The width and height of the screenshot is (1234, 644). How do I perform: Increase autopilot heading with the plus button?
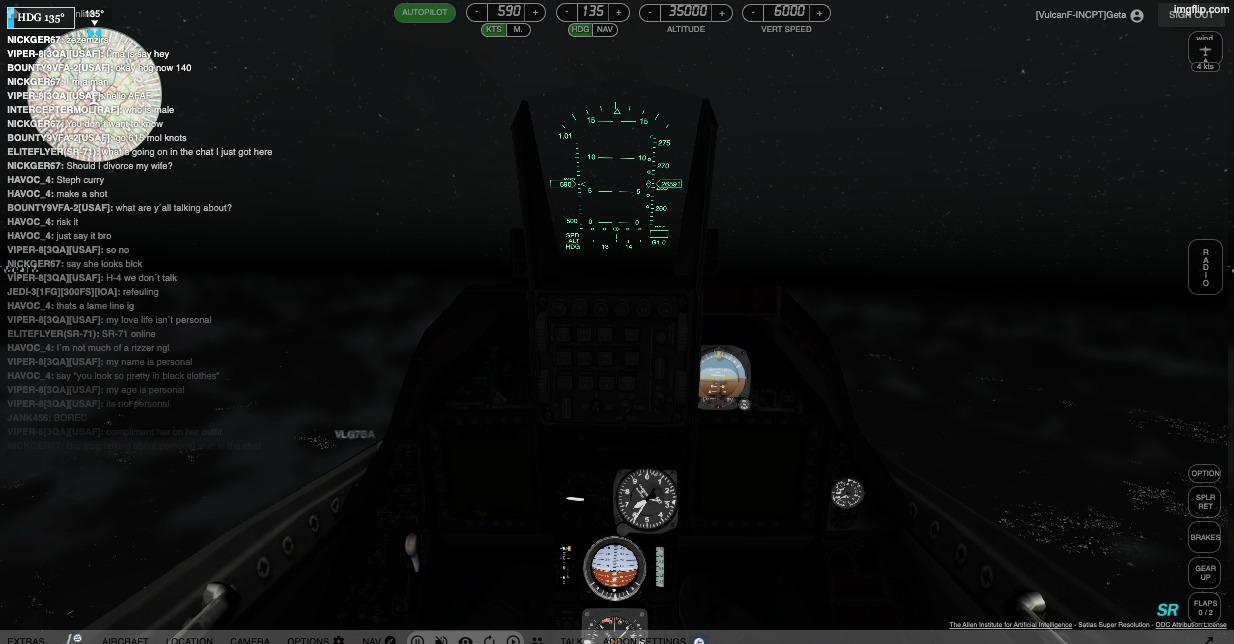point(619,13)
